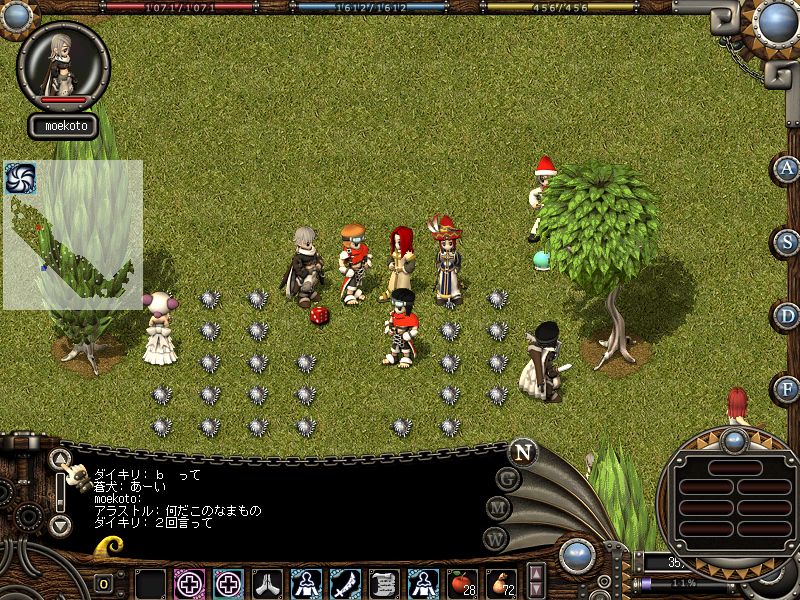Use the red apple item with 28 count
This screenshot has width=800, height=600.
[461, 582]
